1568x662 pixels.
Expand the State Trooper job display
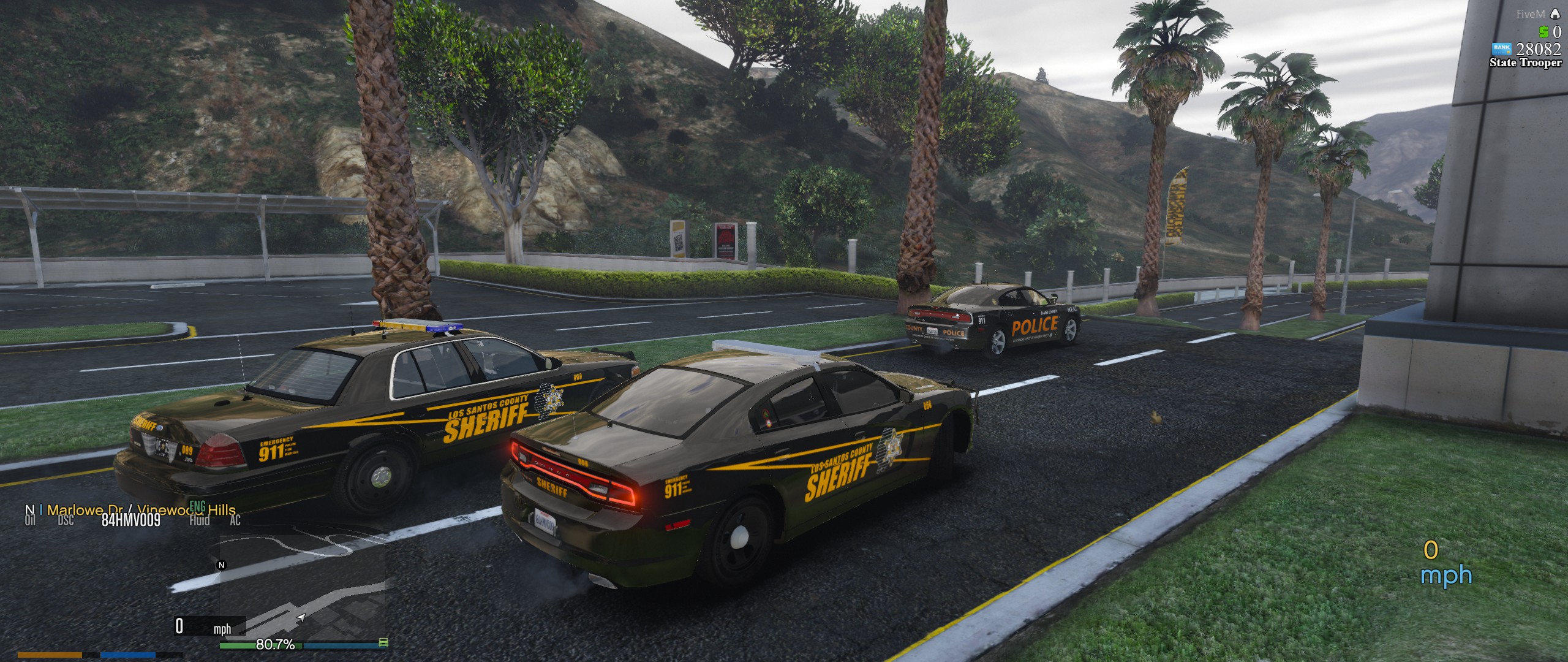pos(1525,64)
